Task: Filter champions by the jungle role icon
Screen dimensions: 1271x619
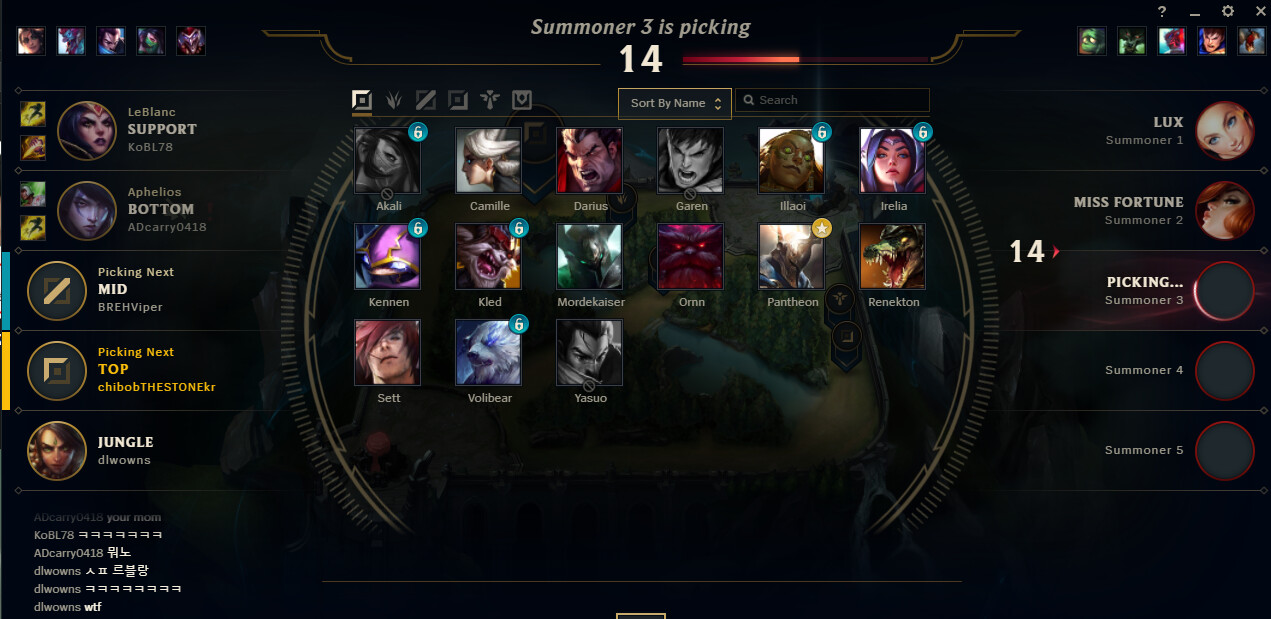Action: [394, 100]
